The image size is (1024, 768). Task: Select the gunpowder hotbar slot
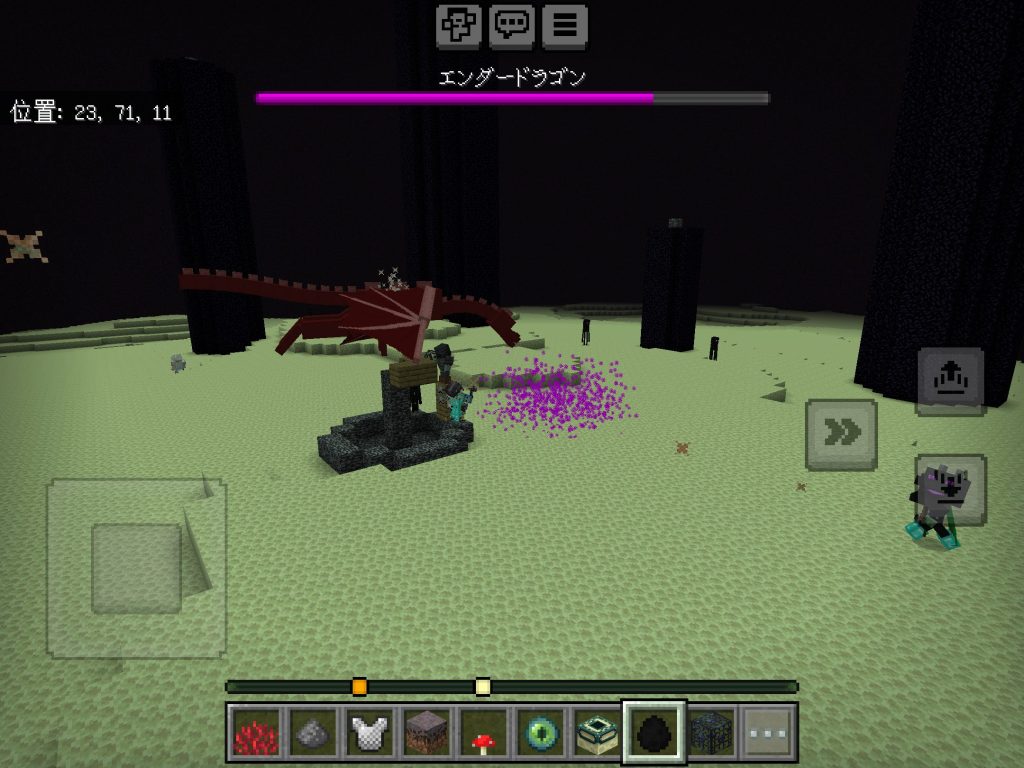click(x=311, y=733)
